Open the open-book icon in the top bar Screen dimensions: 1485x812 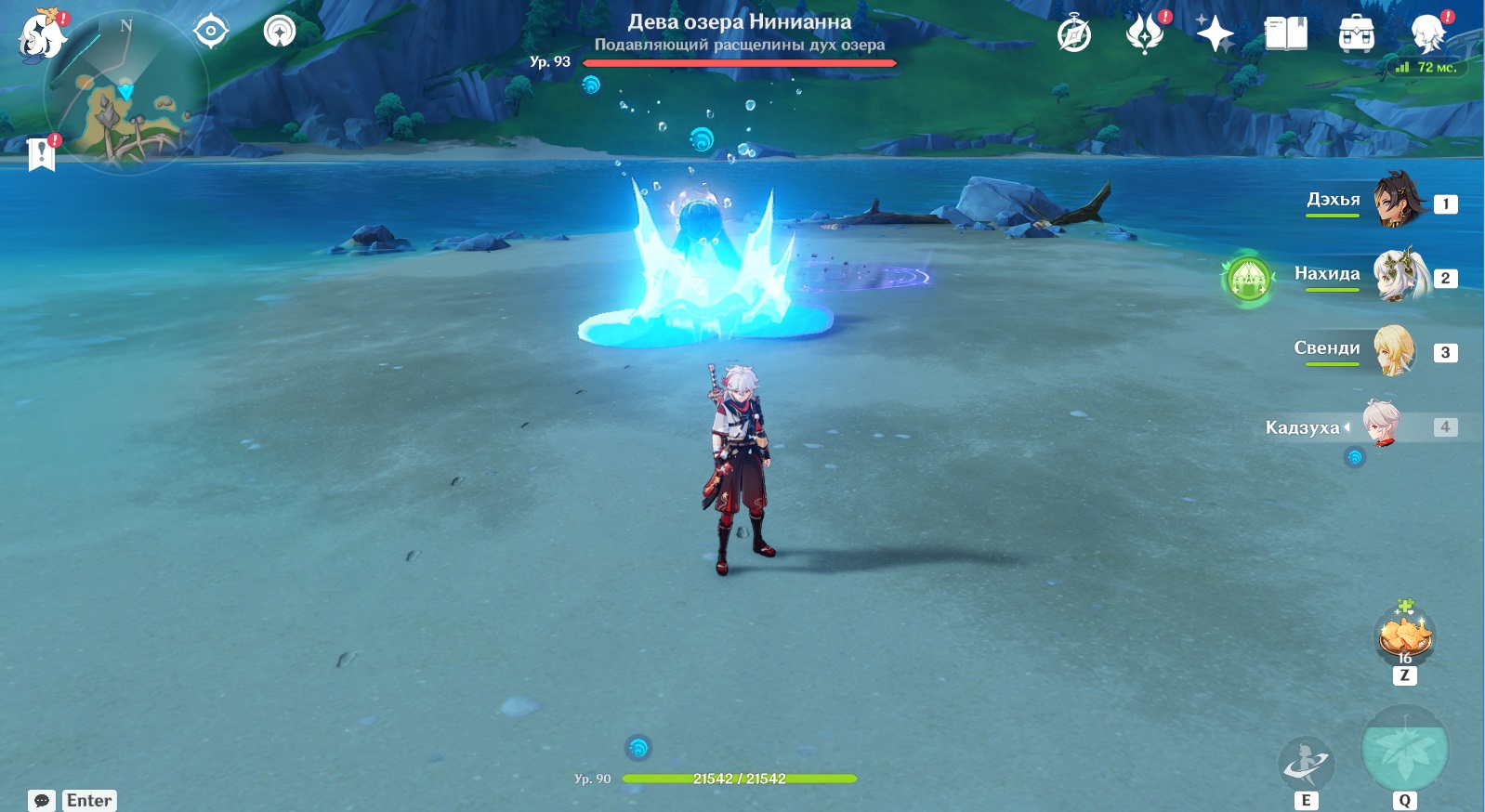pos(1286,34)
